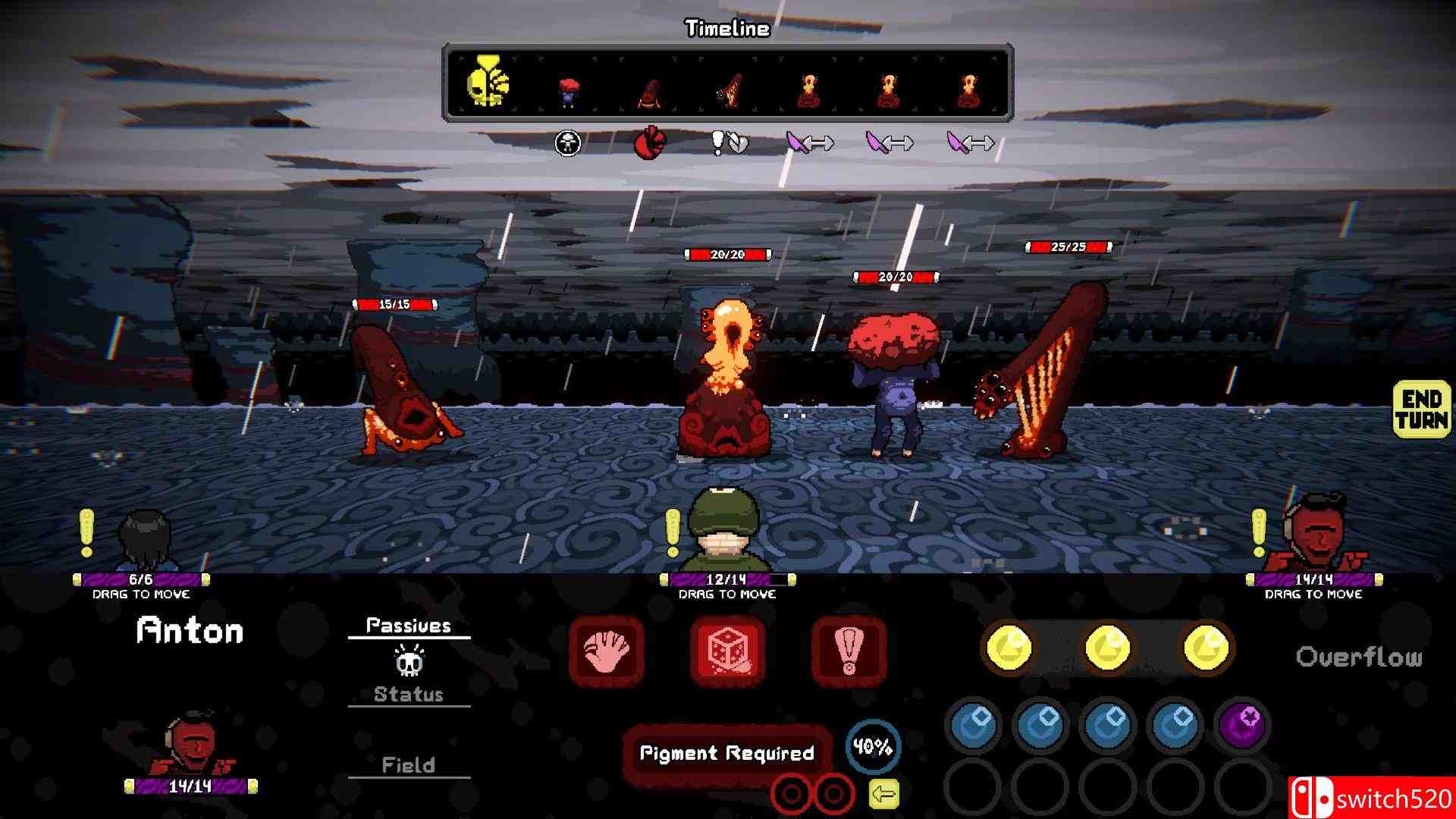This screenshot has height=819, width=1456.
Task: Click the red fist intent below the Timeline
Action: (x=652, y=143)
